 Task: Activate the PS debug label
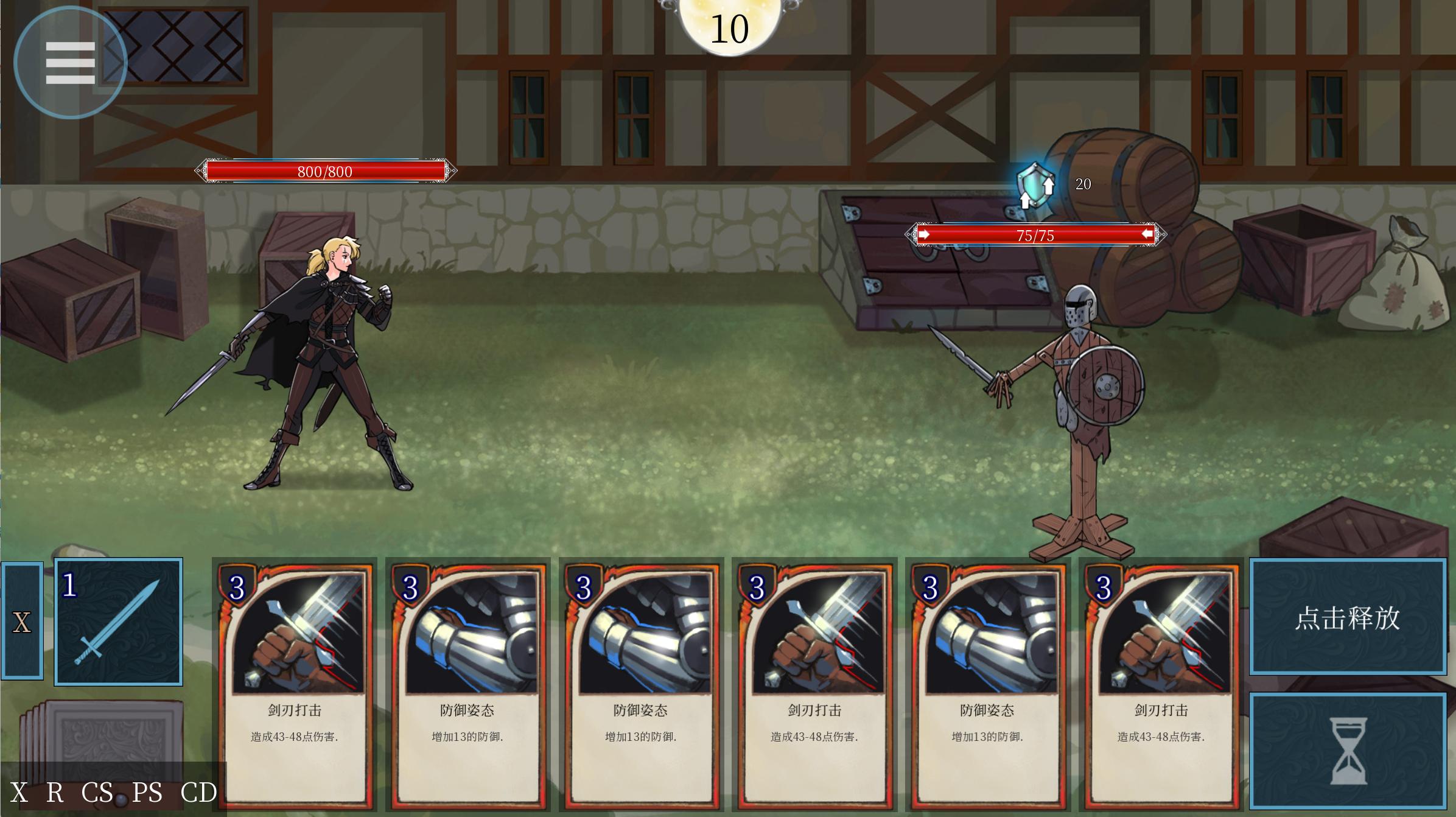(x=147, y=793)
